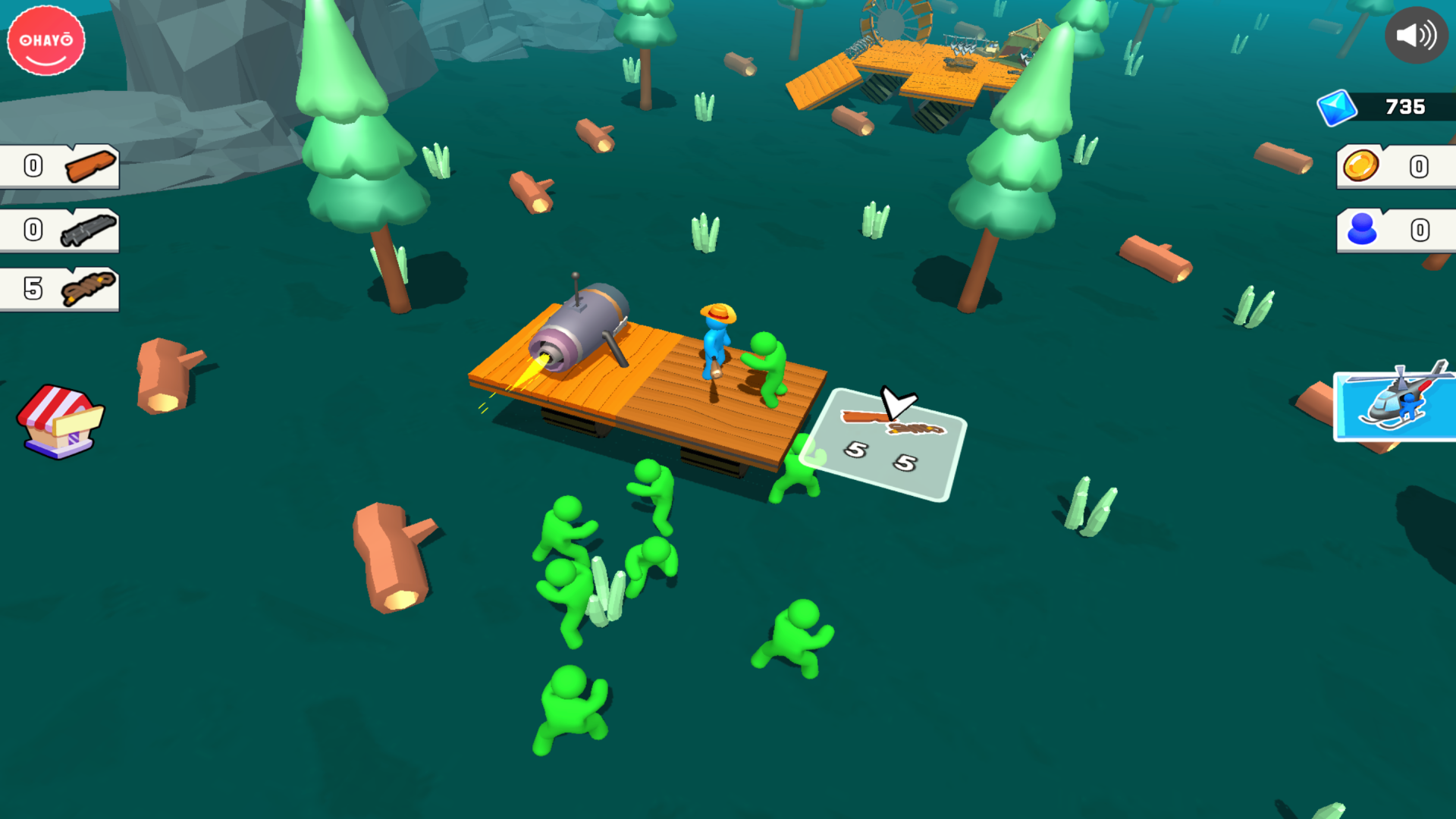Screen dimensions: 1456x819
Task: Click the coin amount field showing 0
Action: tap(1420, 167)
